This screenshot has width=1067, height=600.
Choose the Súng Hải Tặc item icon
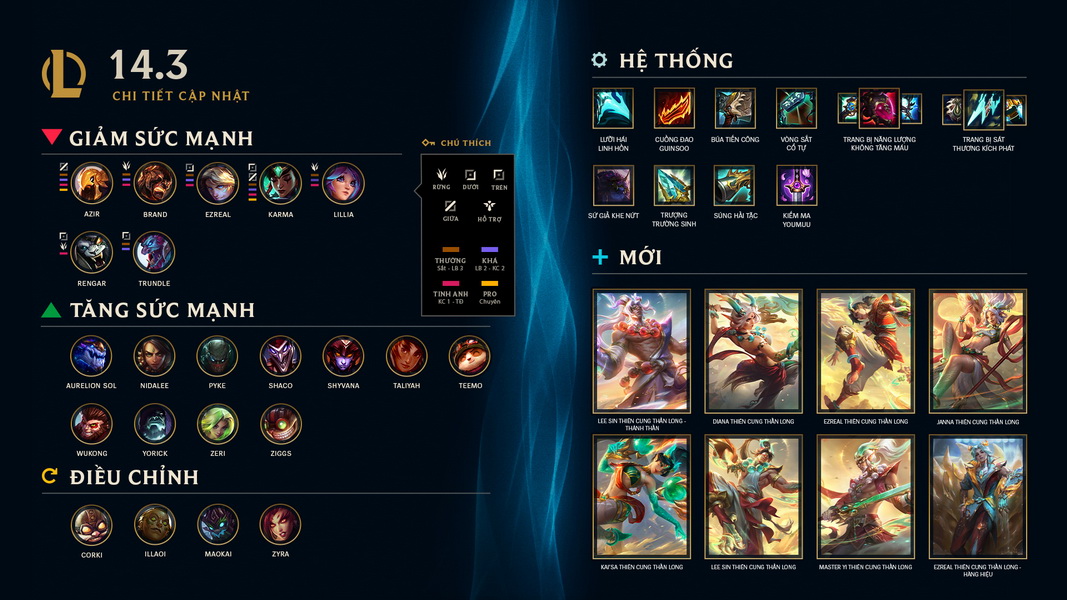click(x=734, y=185)
